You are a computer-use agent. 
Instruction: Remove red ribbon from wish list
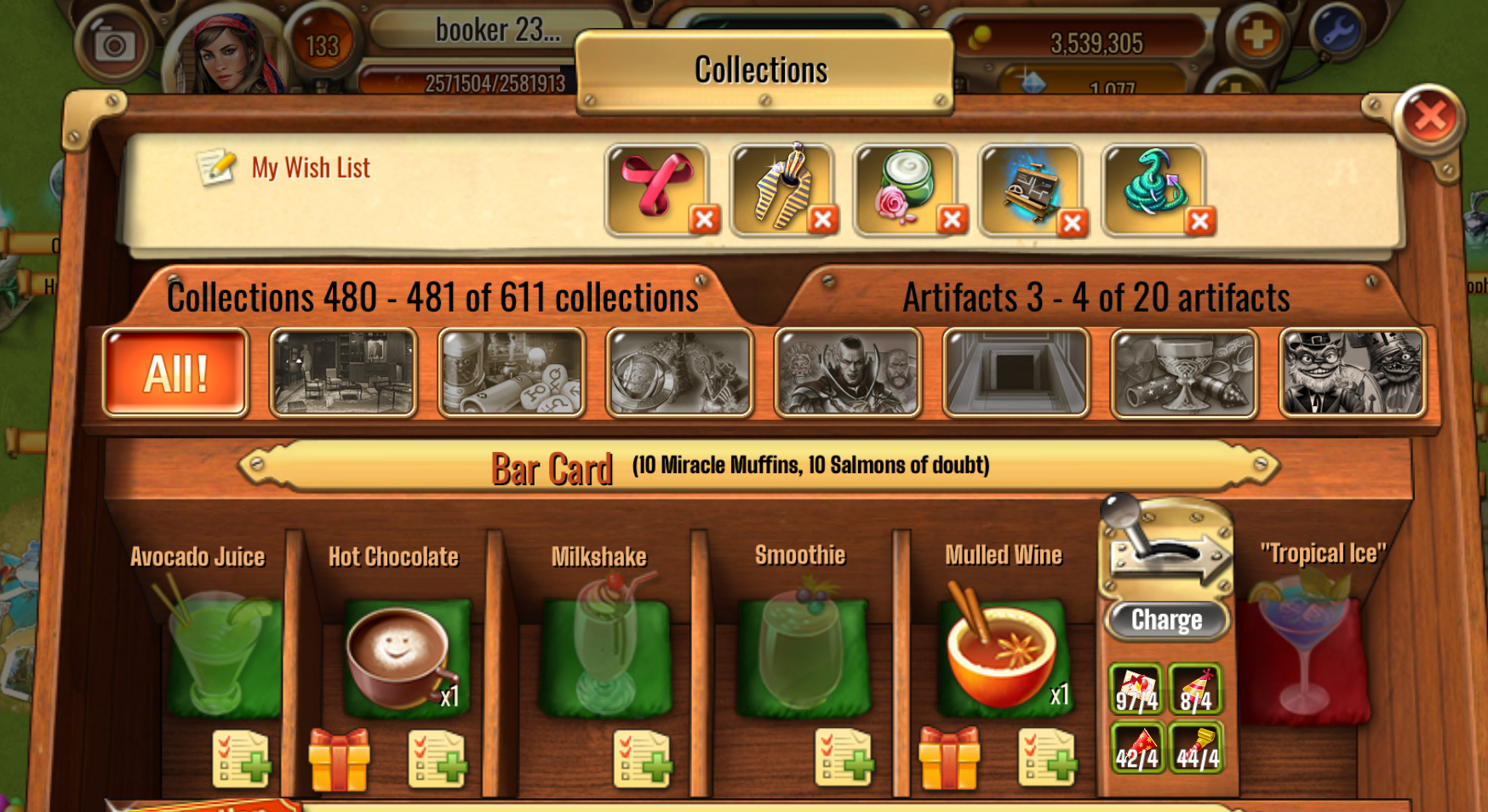pos(704,220)
